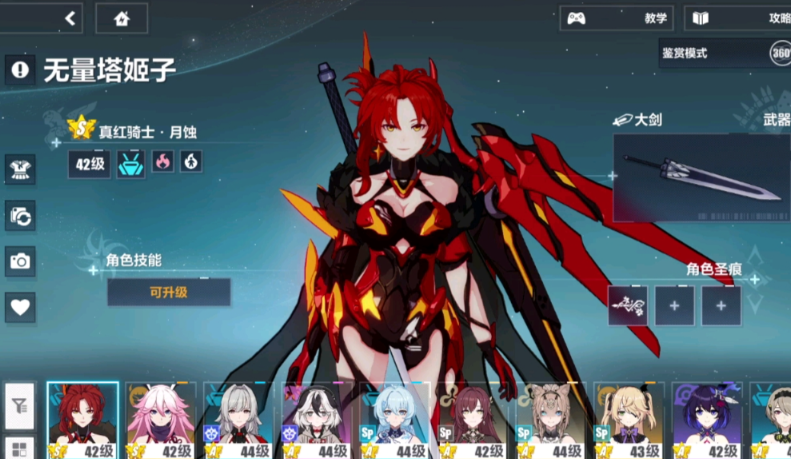Select the 大剑 greatsword weapon panel

coord(700,177)
